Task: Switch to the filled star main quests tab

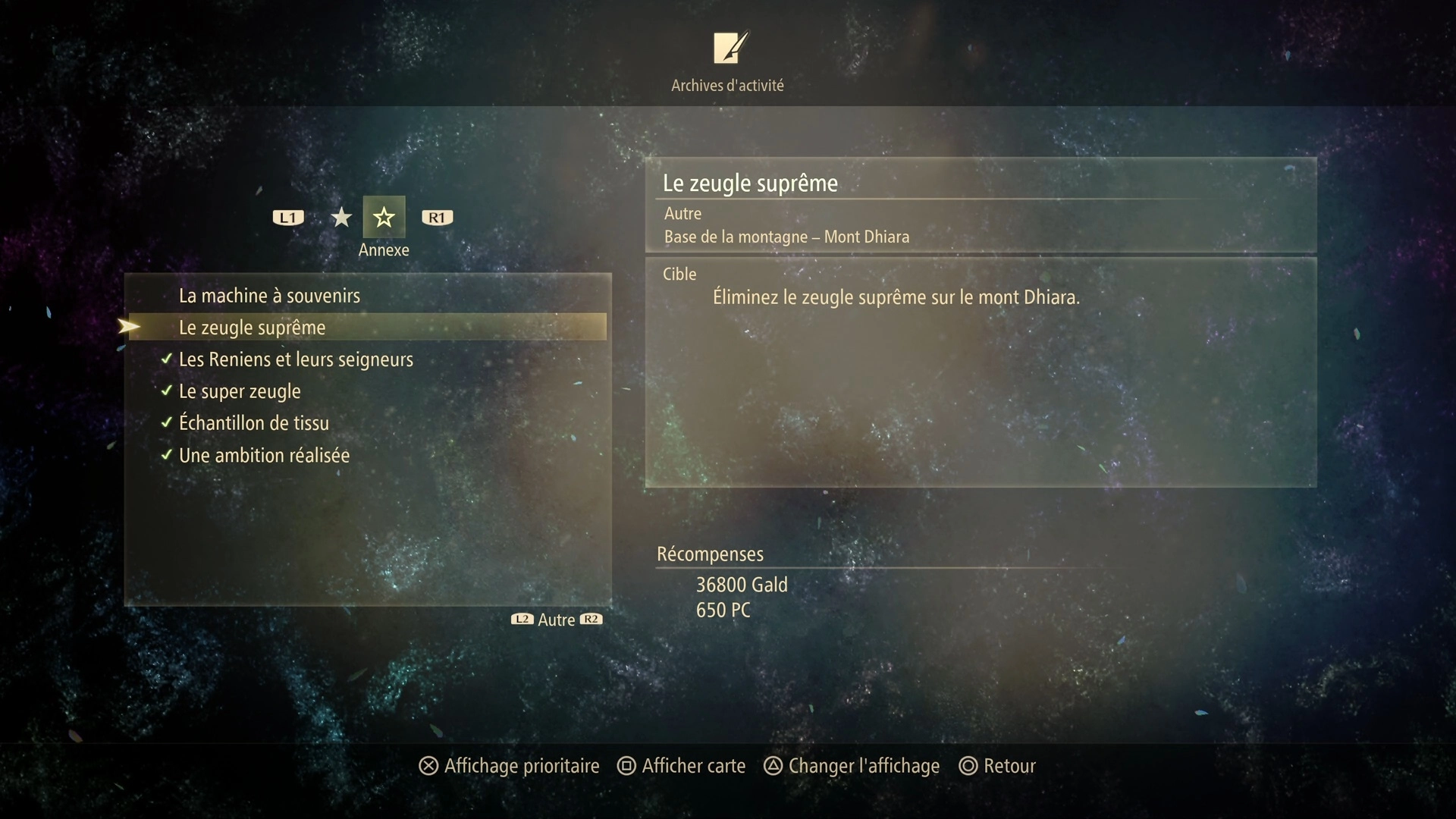Action: tap(341, 218)
